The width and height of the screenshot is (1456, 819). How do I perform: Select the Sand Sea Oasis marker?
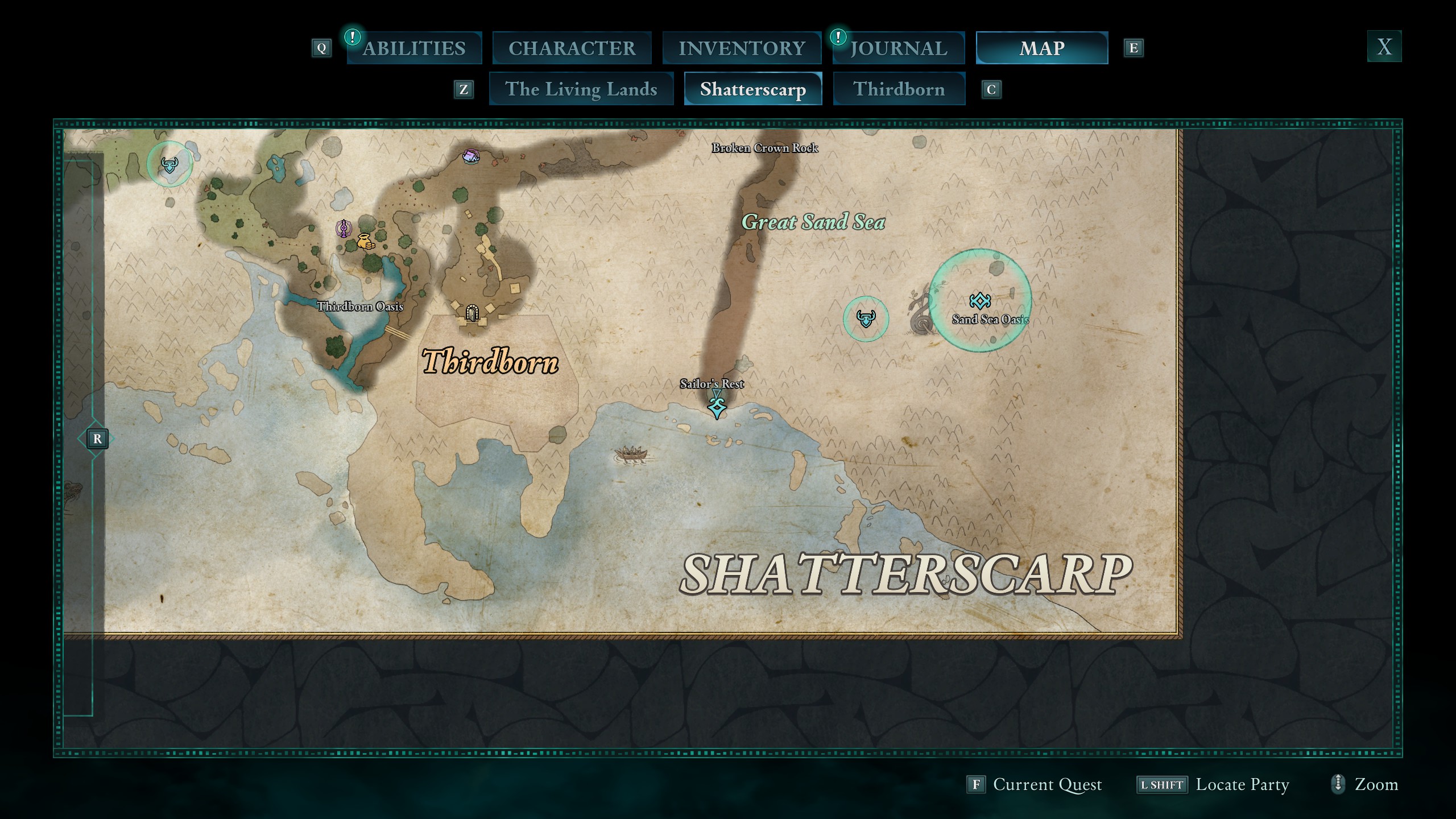[x=980, y=300]
